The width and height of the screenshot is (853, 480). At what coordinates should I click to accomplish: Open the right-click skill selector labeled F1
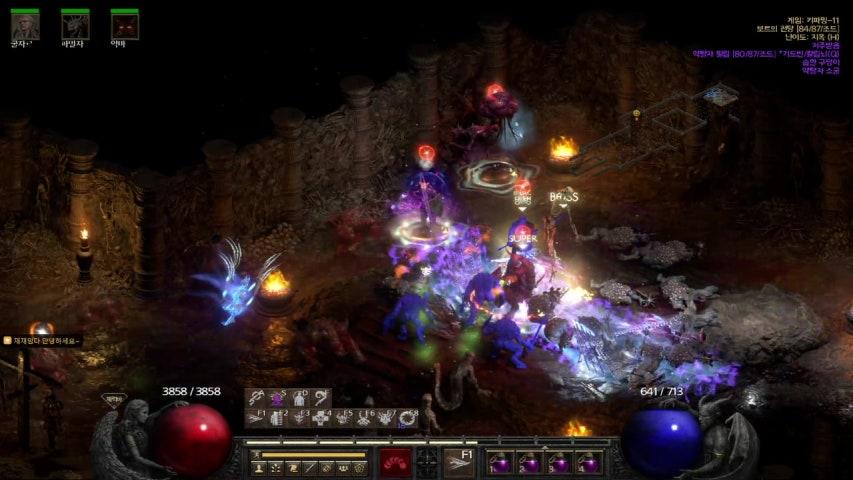[459, 462]
